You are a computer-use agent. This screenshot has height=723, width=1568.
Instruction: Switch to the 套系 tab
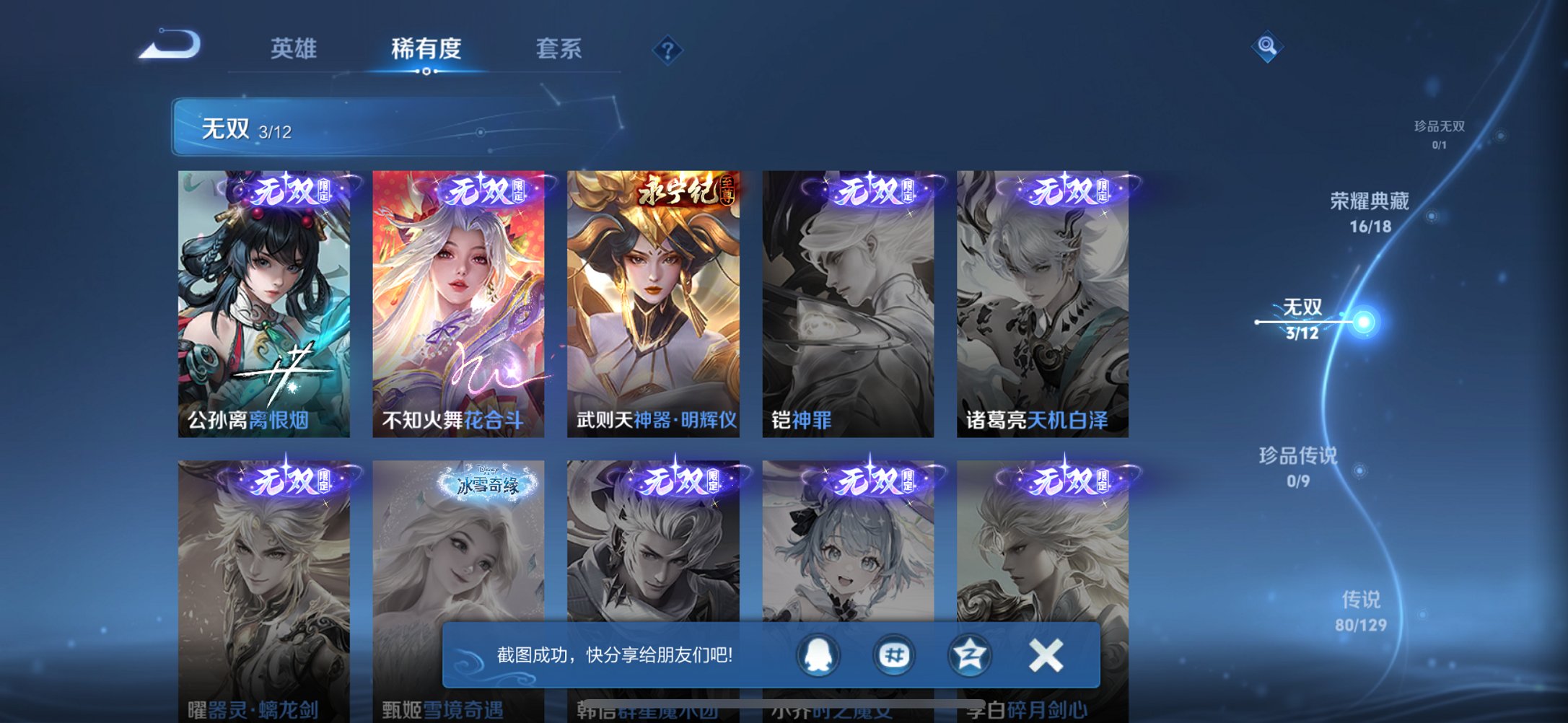pos(558,48)
